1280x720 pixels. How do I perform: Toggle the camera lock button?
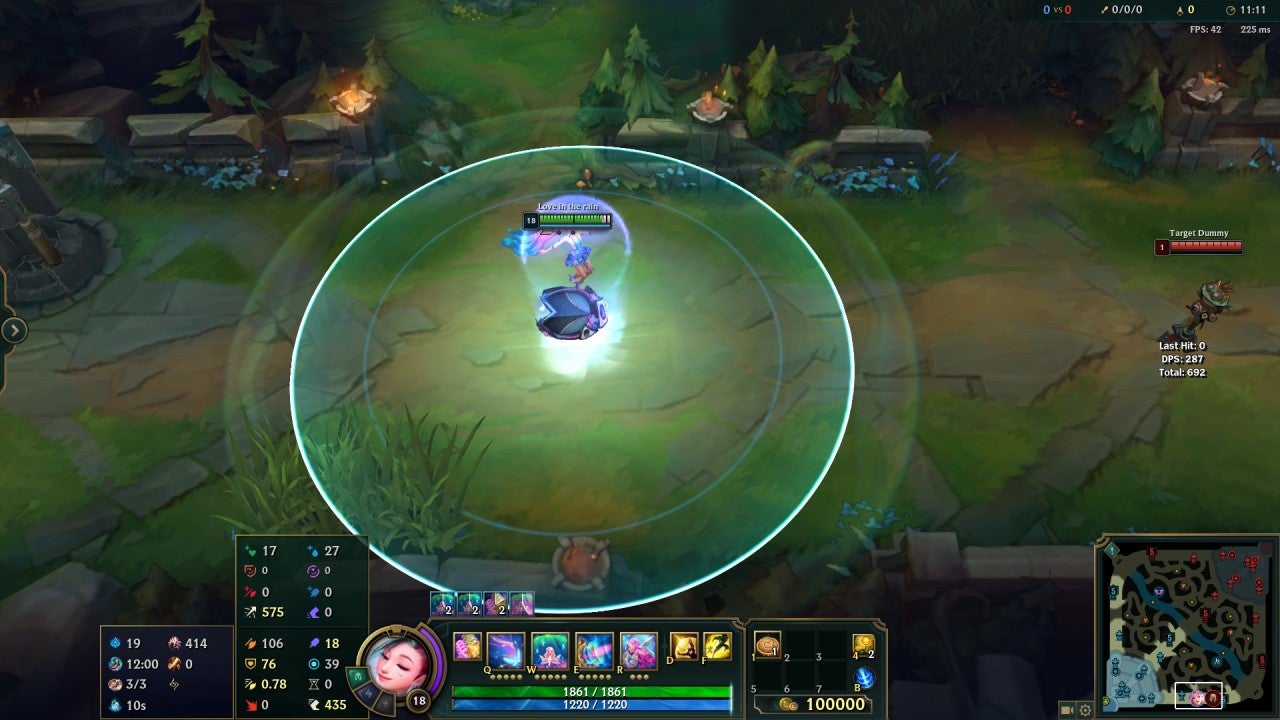pos(1066,710)
